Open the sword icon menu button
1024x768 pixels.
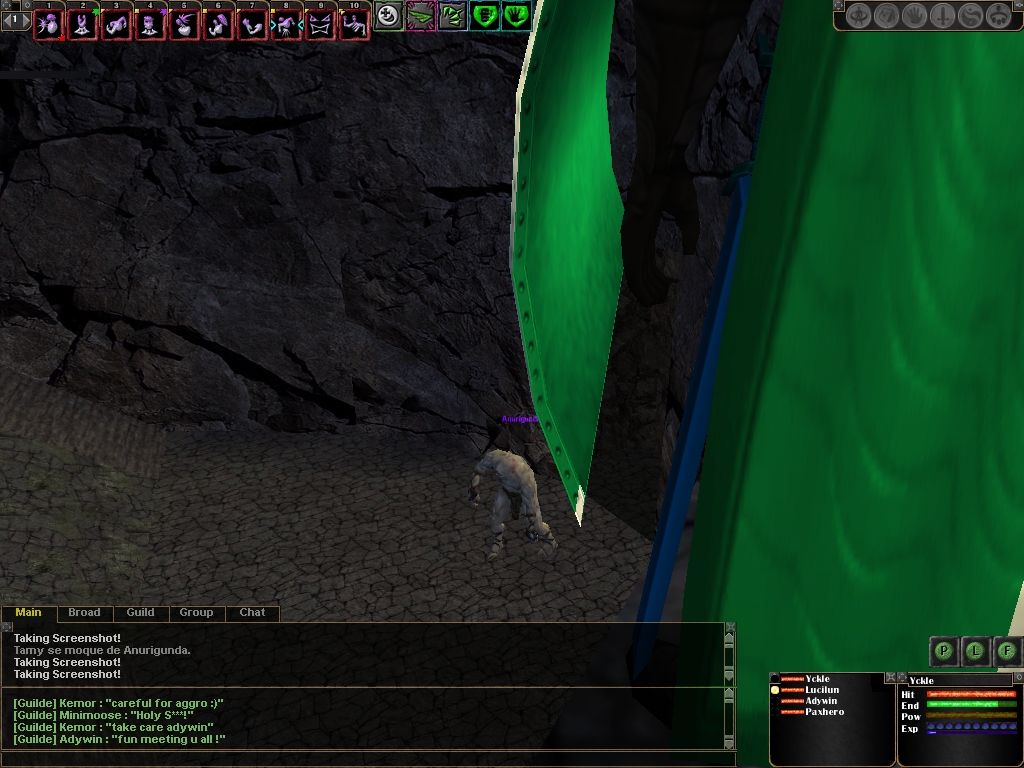pos(942,16)
